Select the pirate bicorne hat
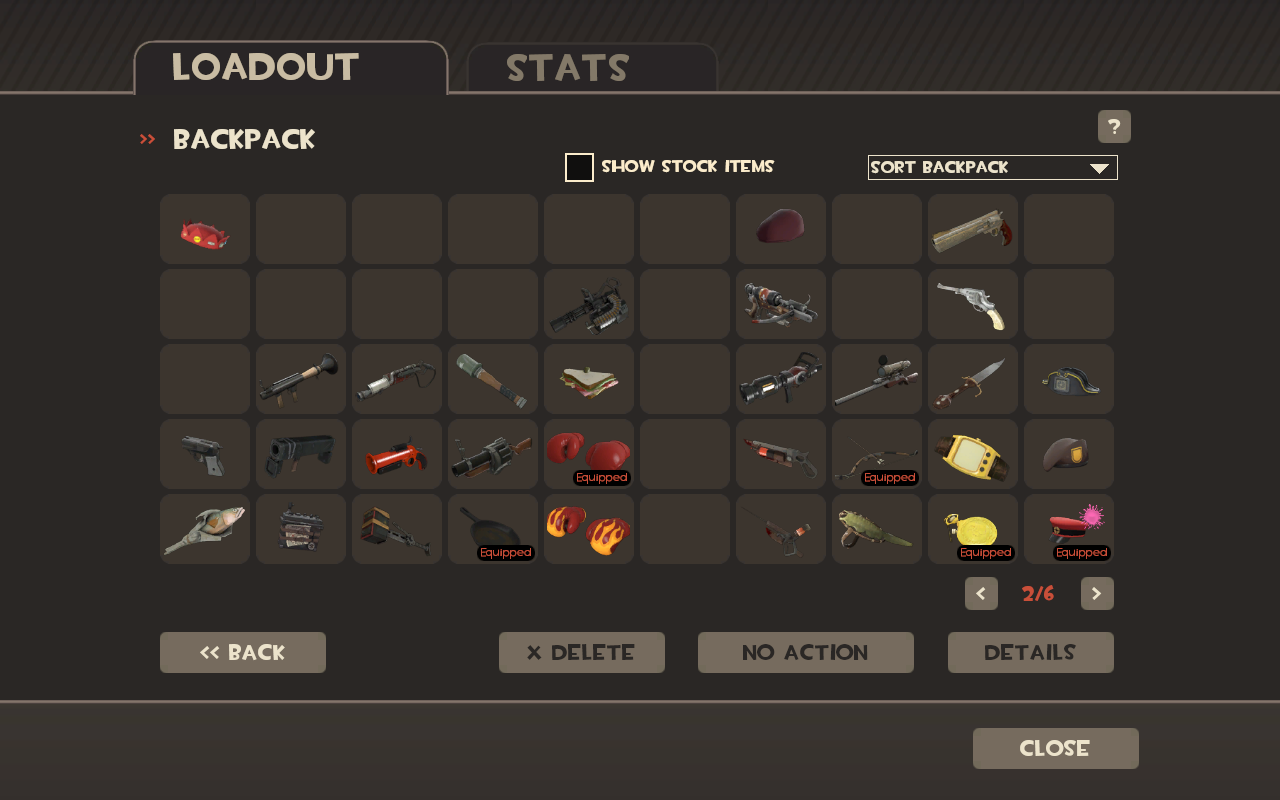 tap(1068, 378)
